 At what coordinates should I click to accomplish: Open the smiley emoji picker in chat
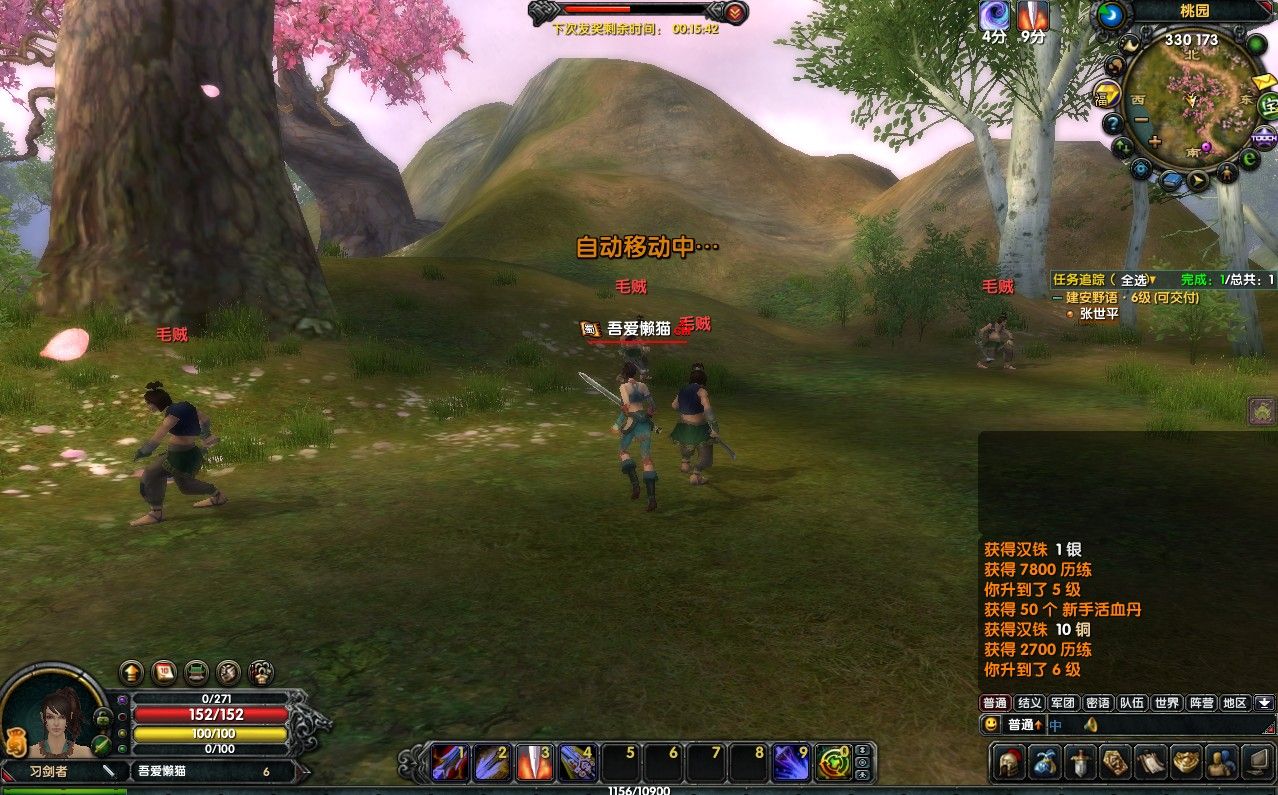990,724
